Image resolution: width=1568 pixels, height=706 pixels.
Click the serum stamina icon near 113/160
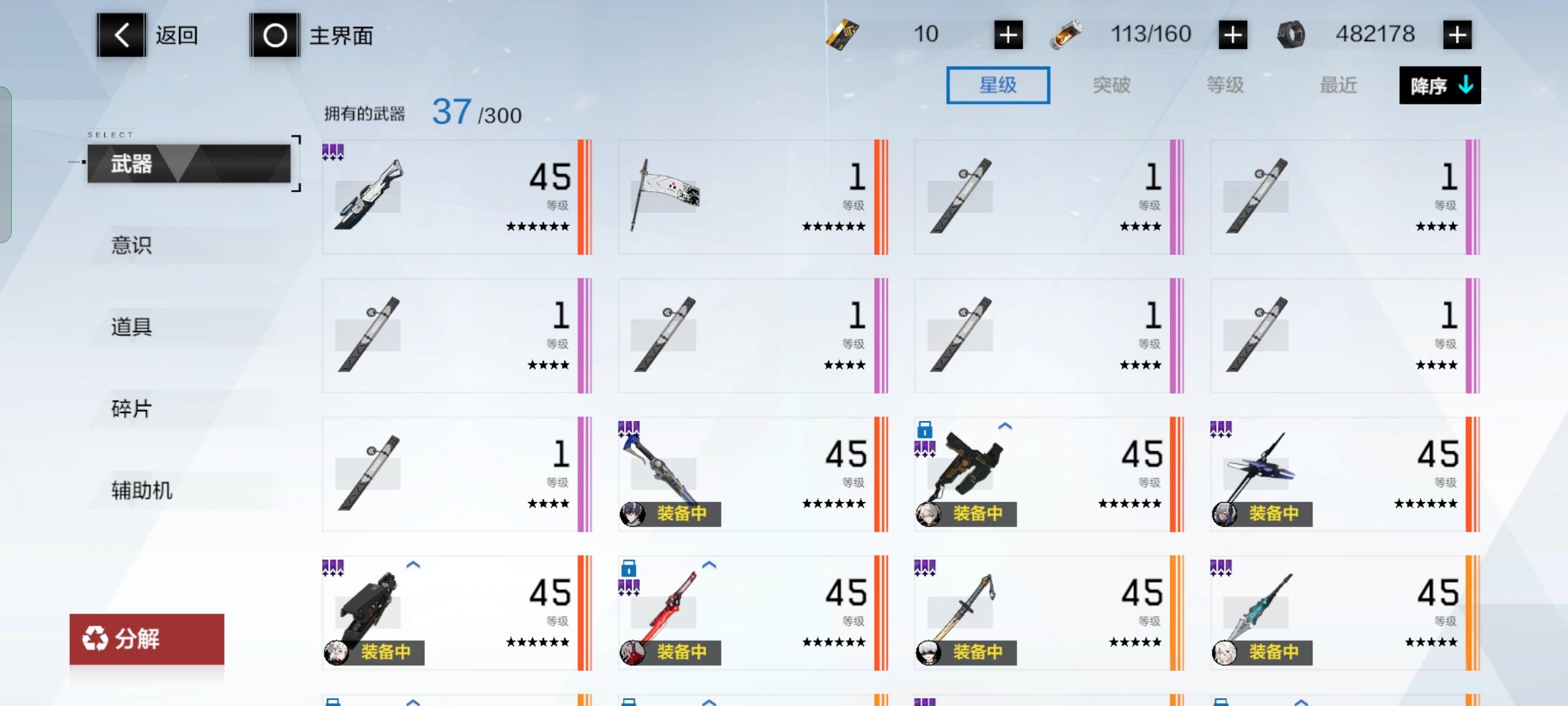[x=1068, y=33]
